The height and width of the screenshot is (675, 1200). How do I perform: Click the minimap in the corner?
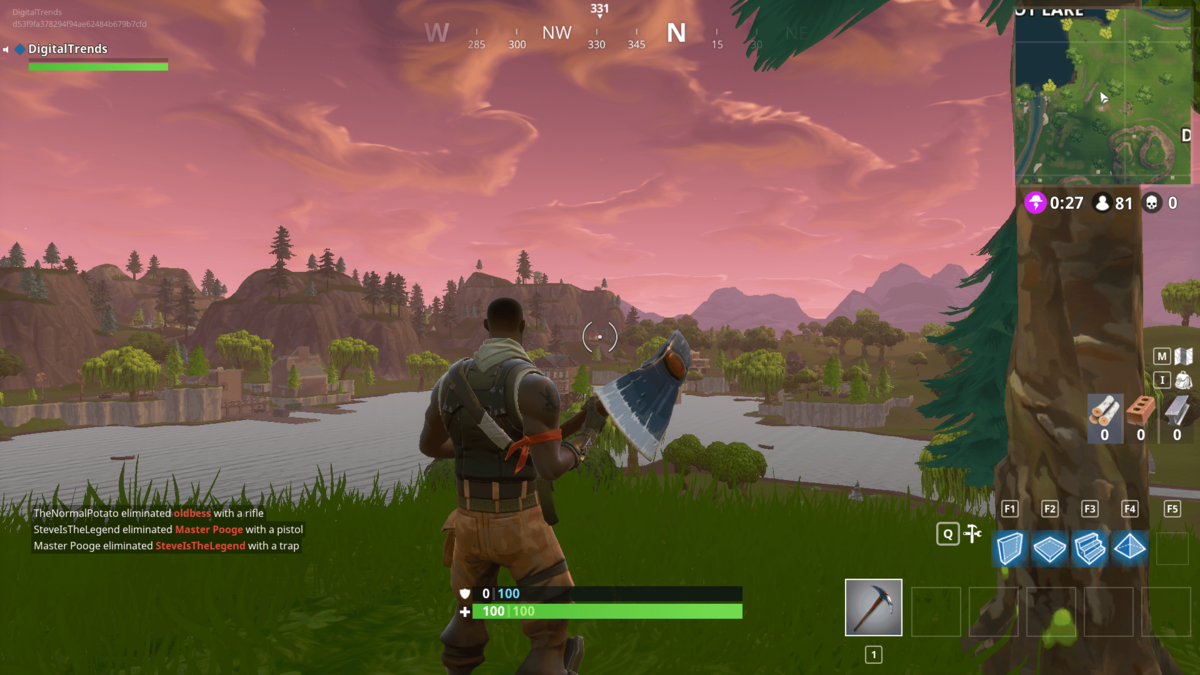pyautogui.click(x=1104, y=97)
